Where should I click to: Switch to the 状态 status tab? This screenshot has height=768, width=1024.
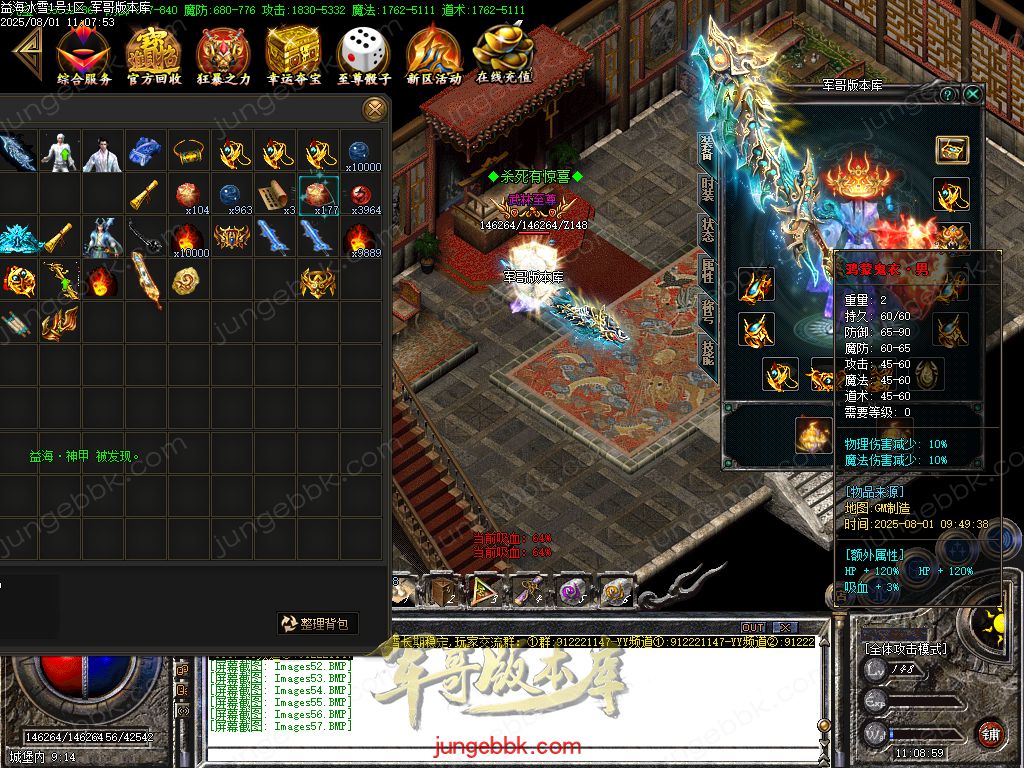coord(708,229)
